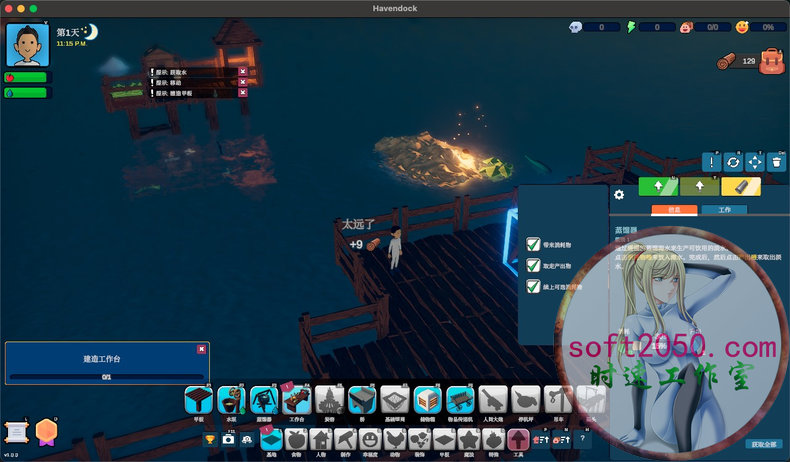Toggle the 取走产出物 checkbox

click(533, 265)
